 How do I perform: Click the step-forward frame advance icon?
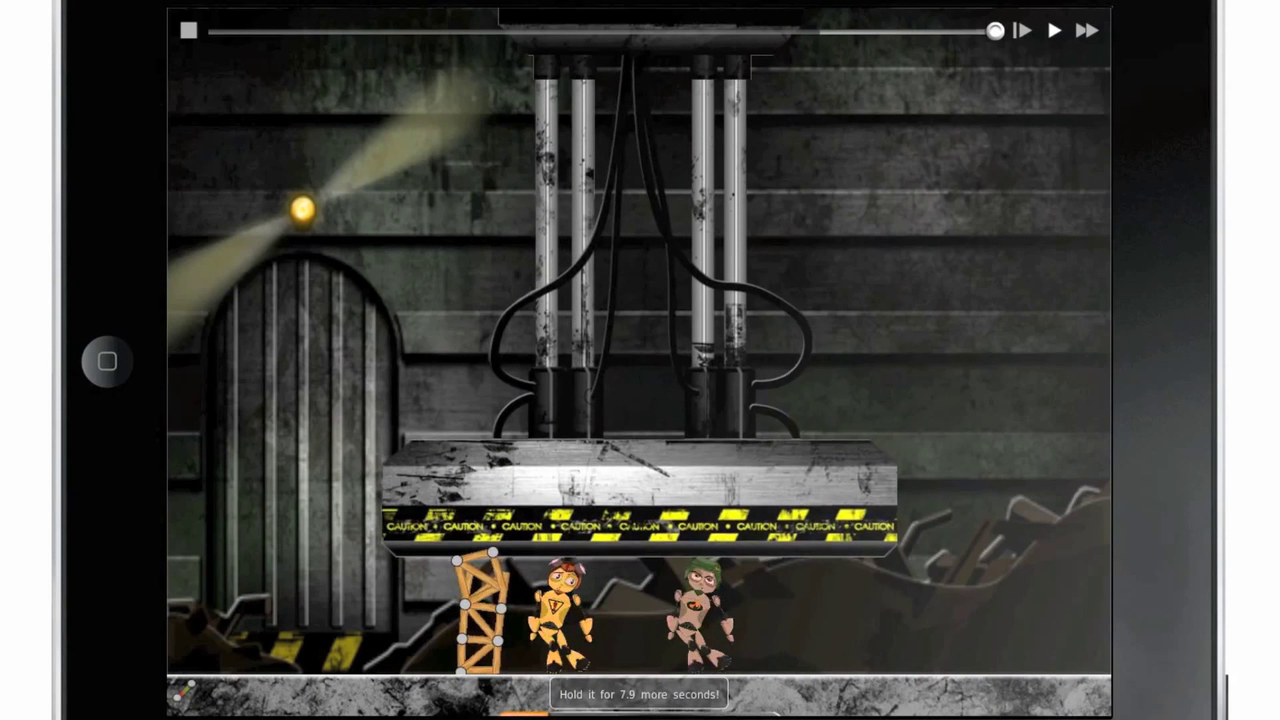click(x=1022, y=30)
